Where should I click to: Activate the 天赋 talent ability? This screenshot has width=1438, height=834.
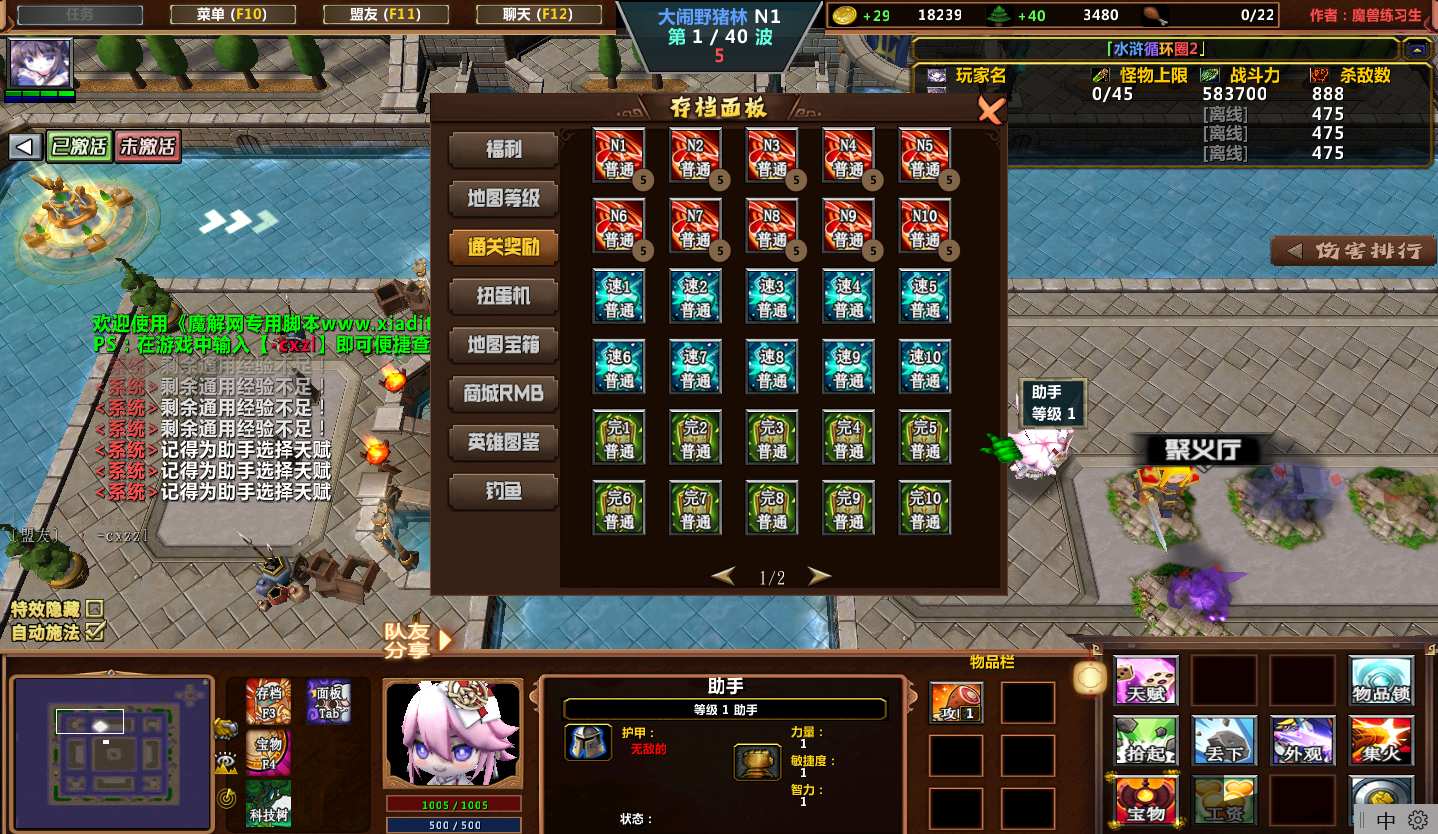click(1146, 681)
